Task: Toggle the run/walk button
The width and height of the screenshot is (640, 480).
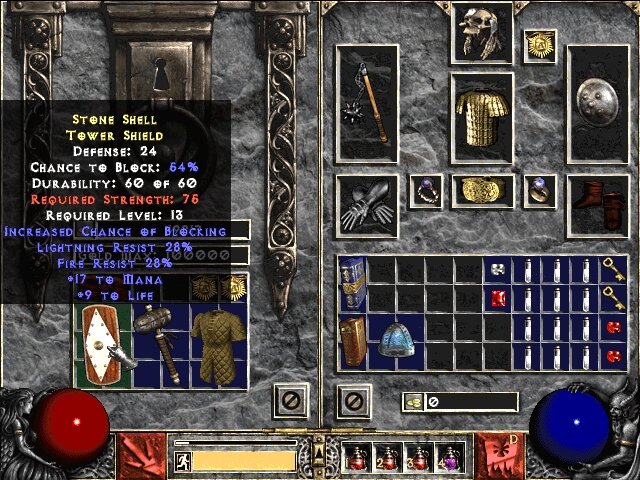Action: point(182,461)
